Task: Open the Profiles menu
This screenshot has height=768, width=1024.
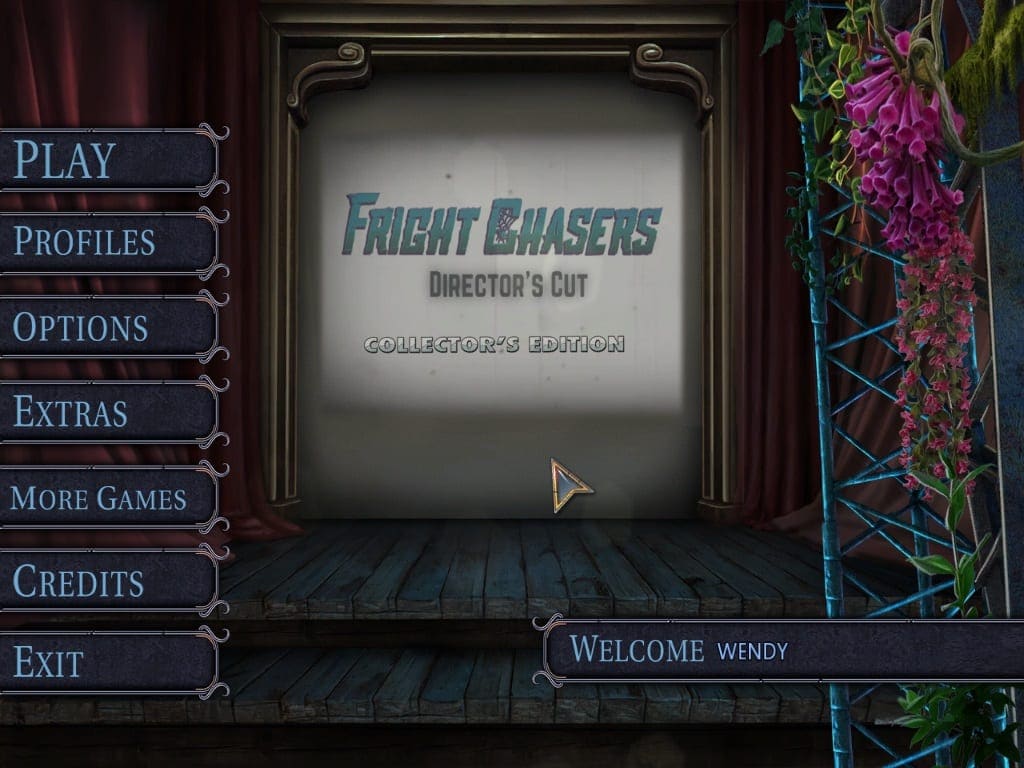Action: point(108,243)
